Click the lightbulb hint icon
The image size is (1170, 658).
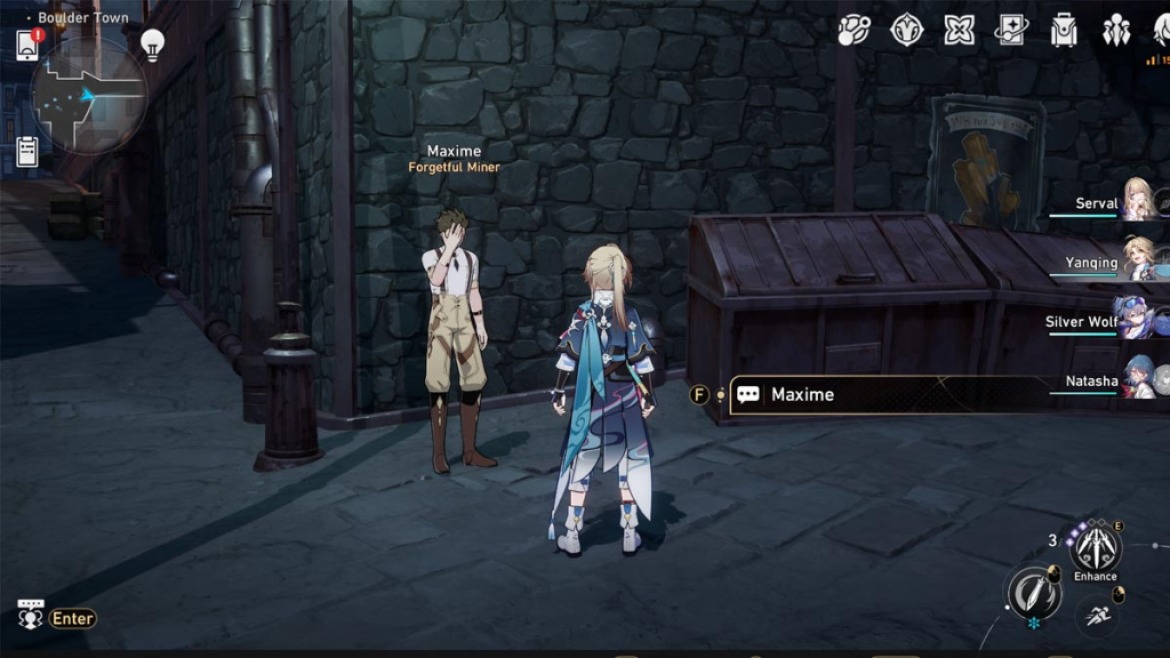coord(152,44)
